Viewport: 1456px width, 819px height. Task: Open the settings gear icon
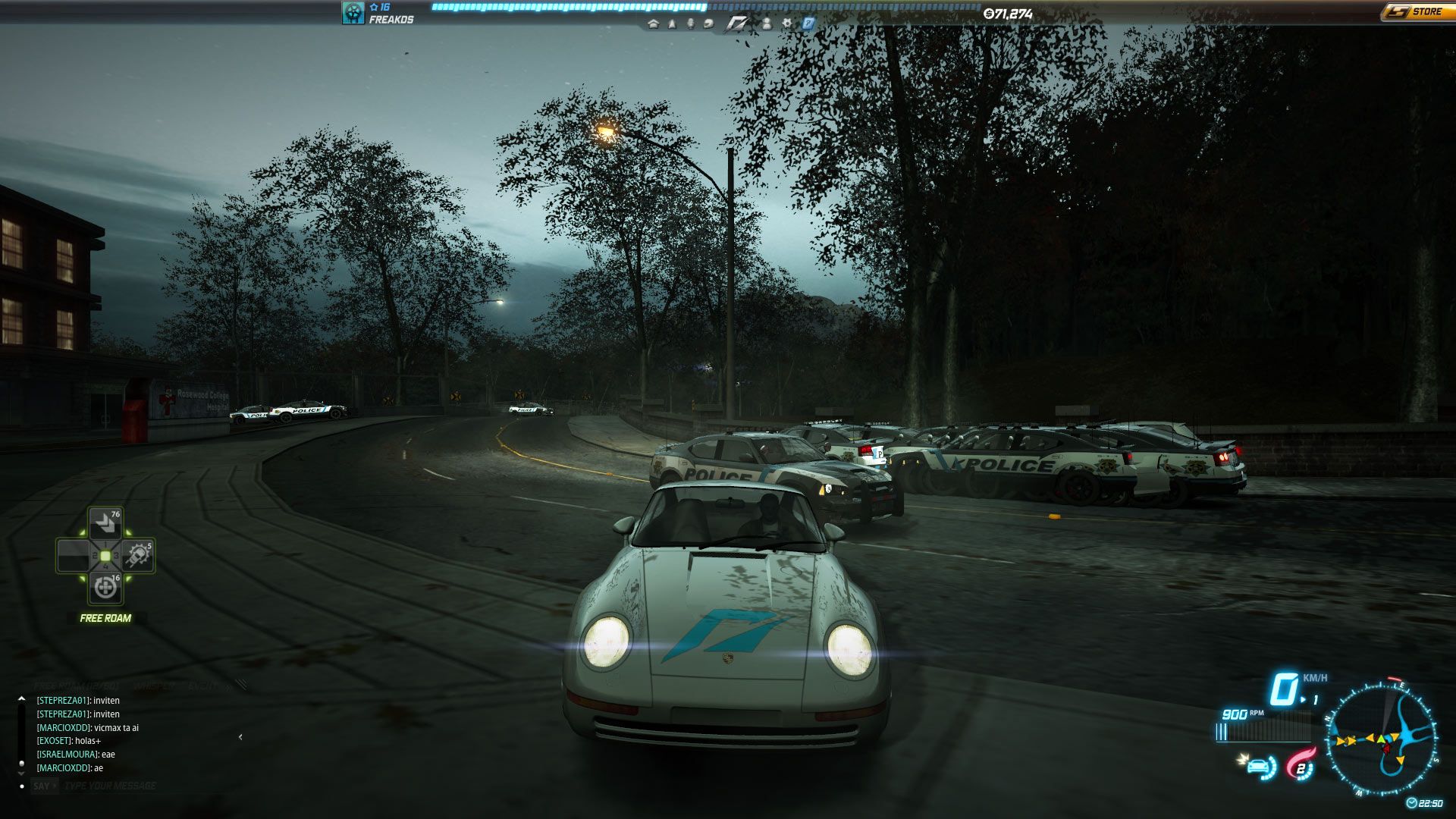point(787,24)
